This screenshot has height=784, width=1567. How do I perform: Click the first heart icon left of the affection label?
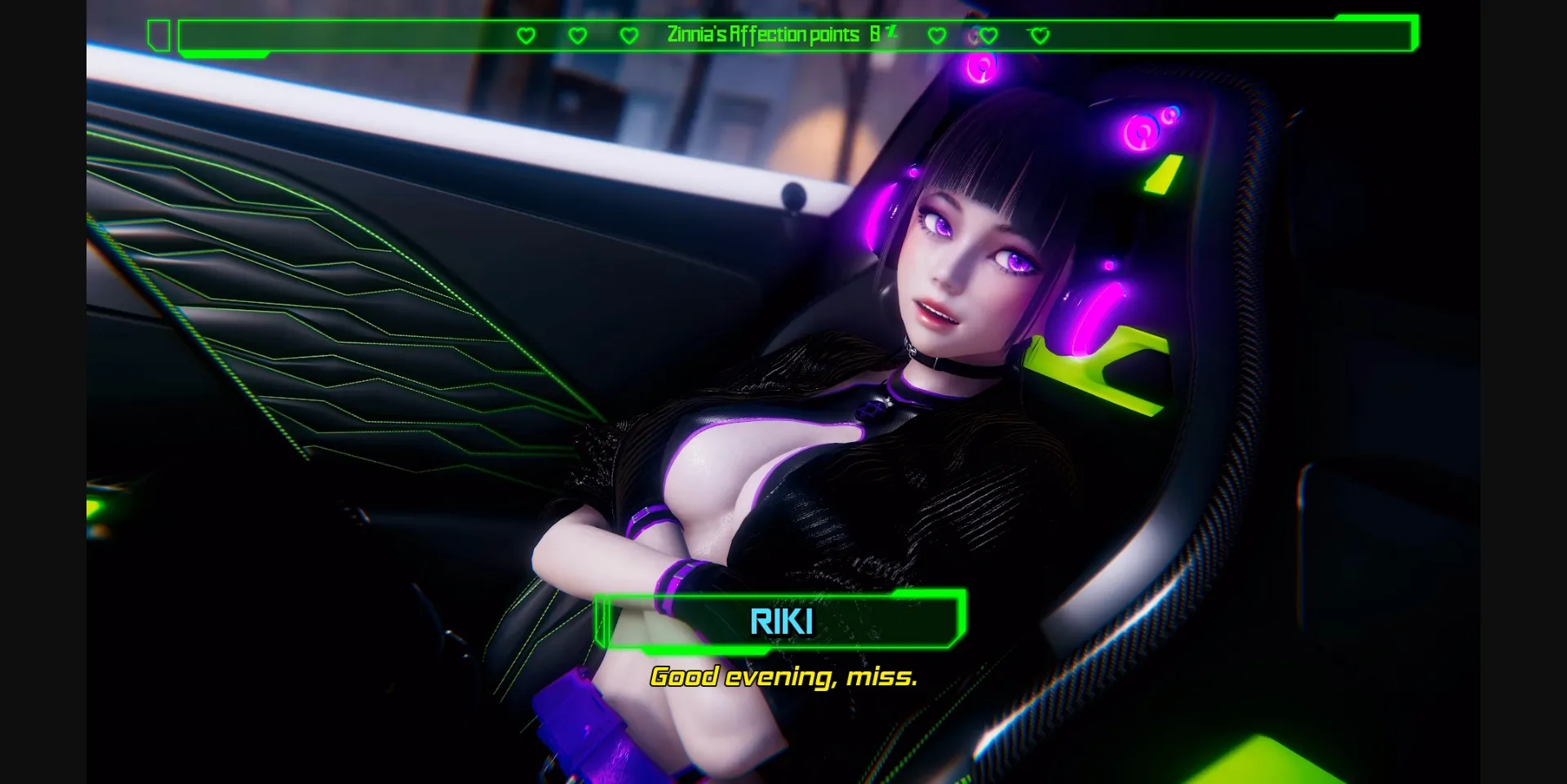(x=526, y=35)
